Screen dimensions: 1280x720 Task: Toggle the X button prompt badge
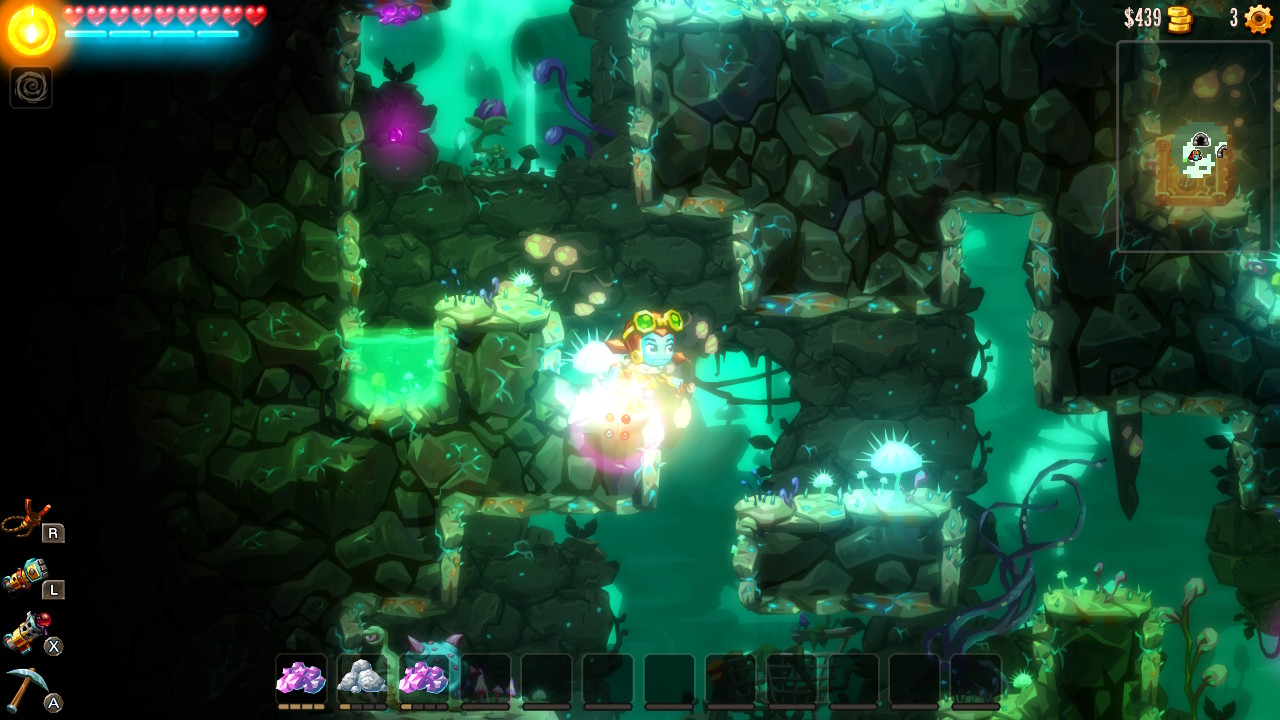54,647
